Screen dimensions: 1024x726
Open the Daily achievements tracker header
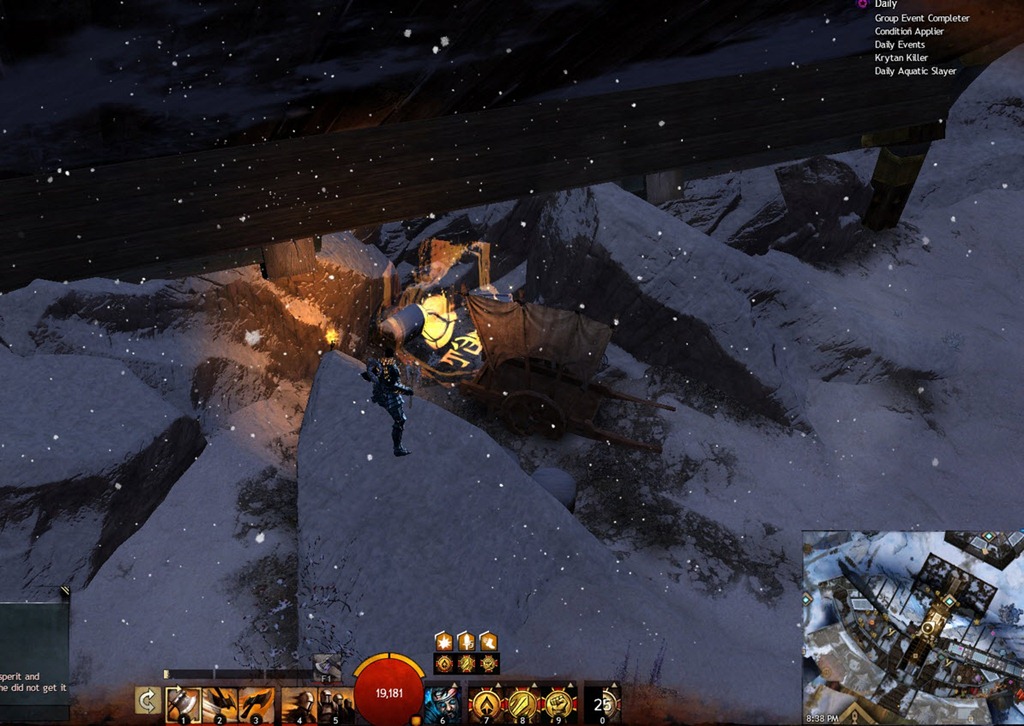pos(886,5)
